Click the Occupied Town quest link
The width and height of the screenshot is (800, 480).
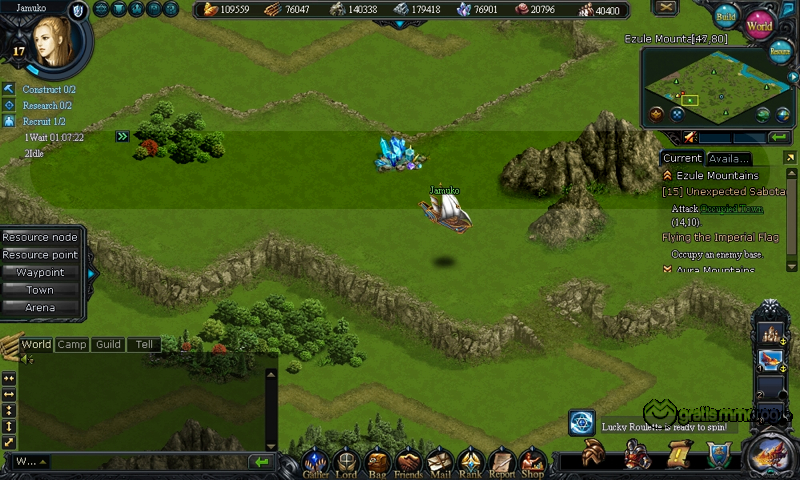point(731,208)
